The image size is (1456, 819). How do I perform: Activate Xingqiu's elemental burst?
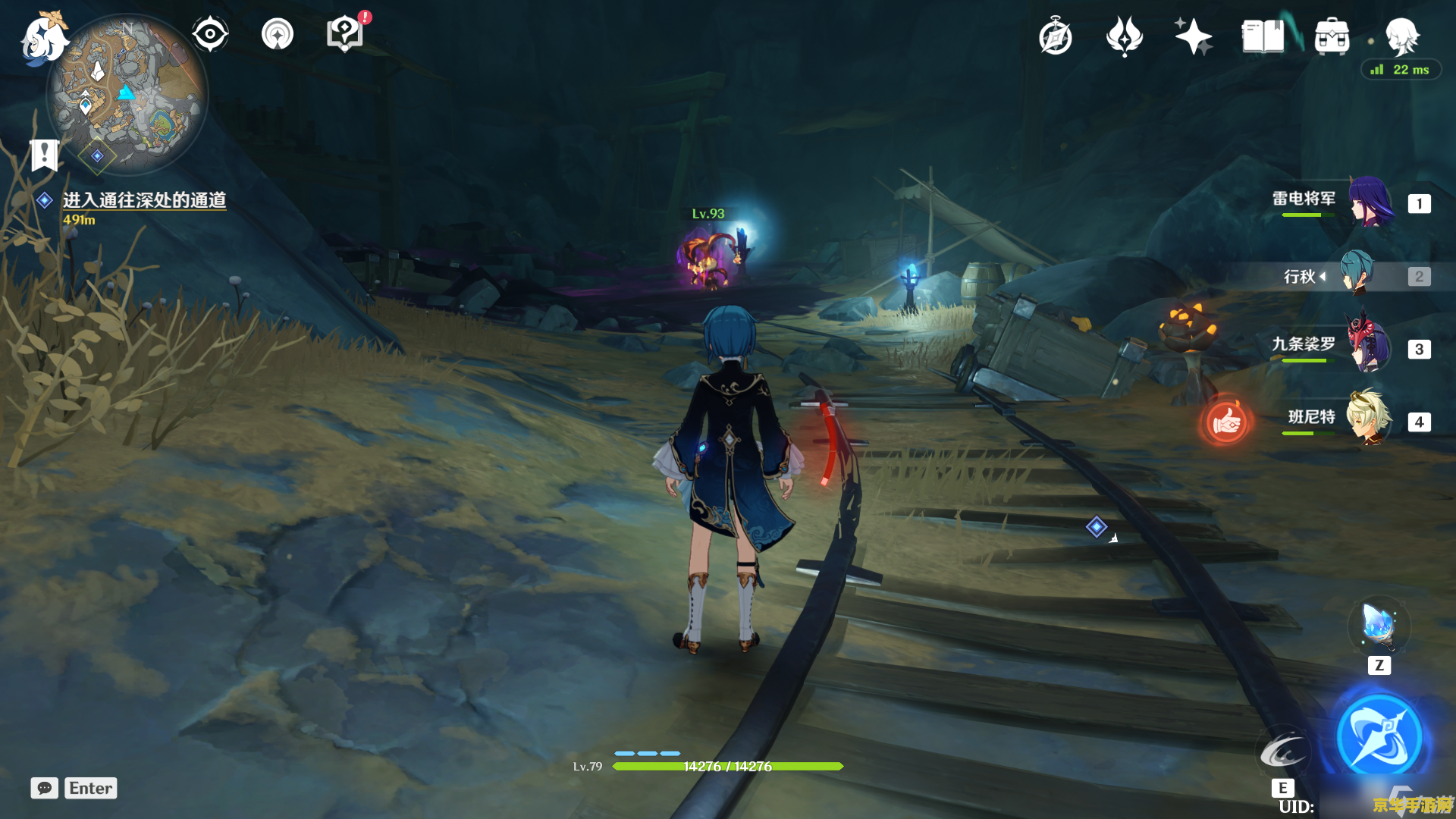(1379, 737)
